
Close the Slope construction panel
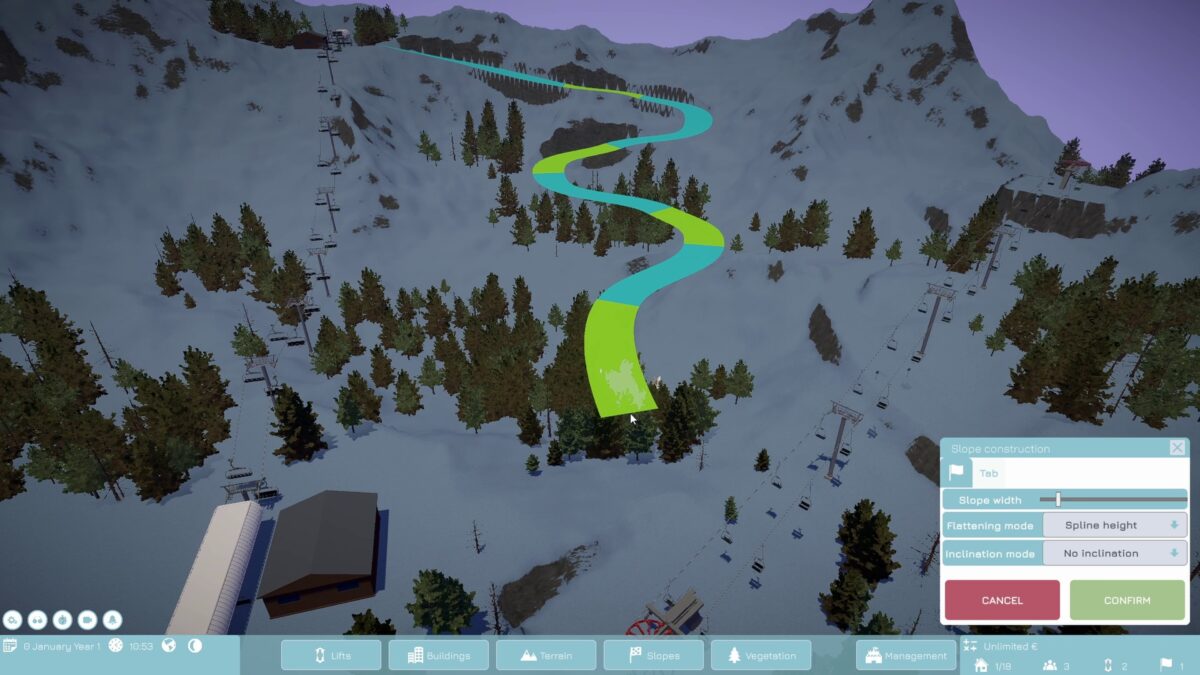tap(1177, 448)
